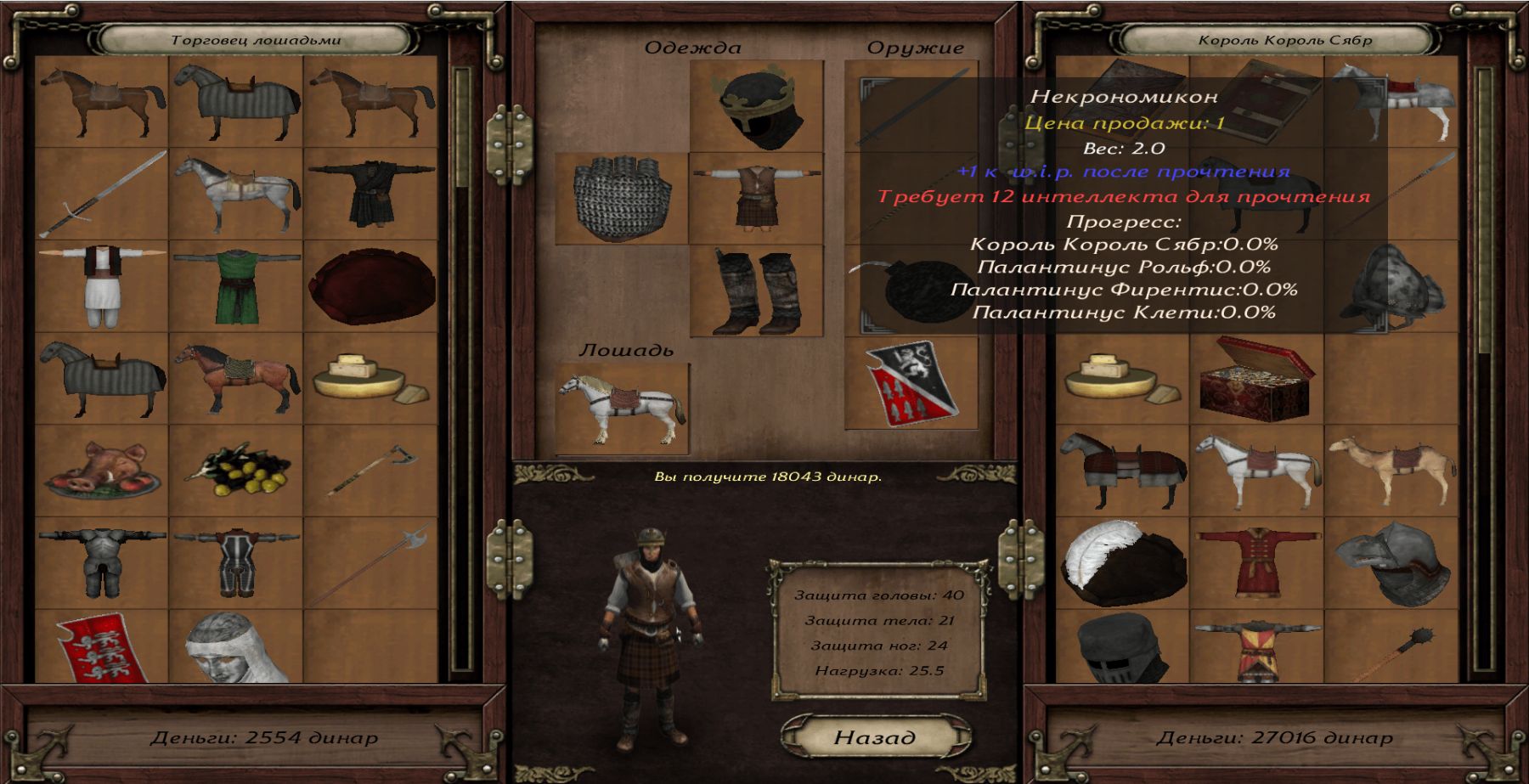Select the equipped crowned helmet slot
Screen dimensions: 1529x784
pyautogui.click(x=756, y=106)
